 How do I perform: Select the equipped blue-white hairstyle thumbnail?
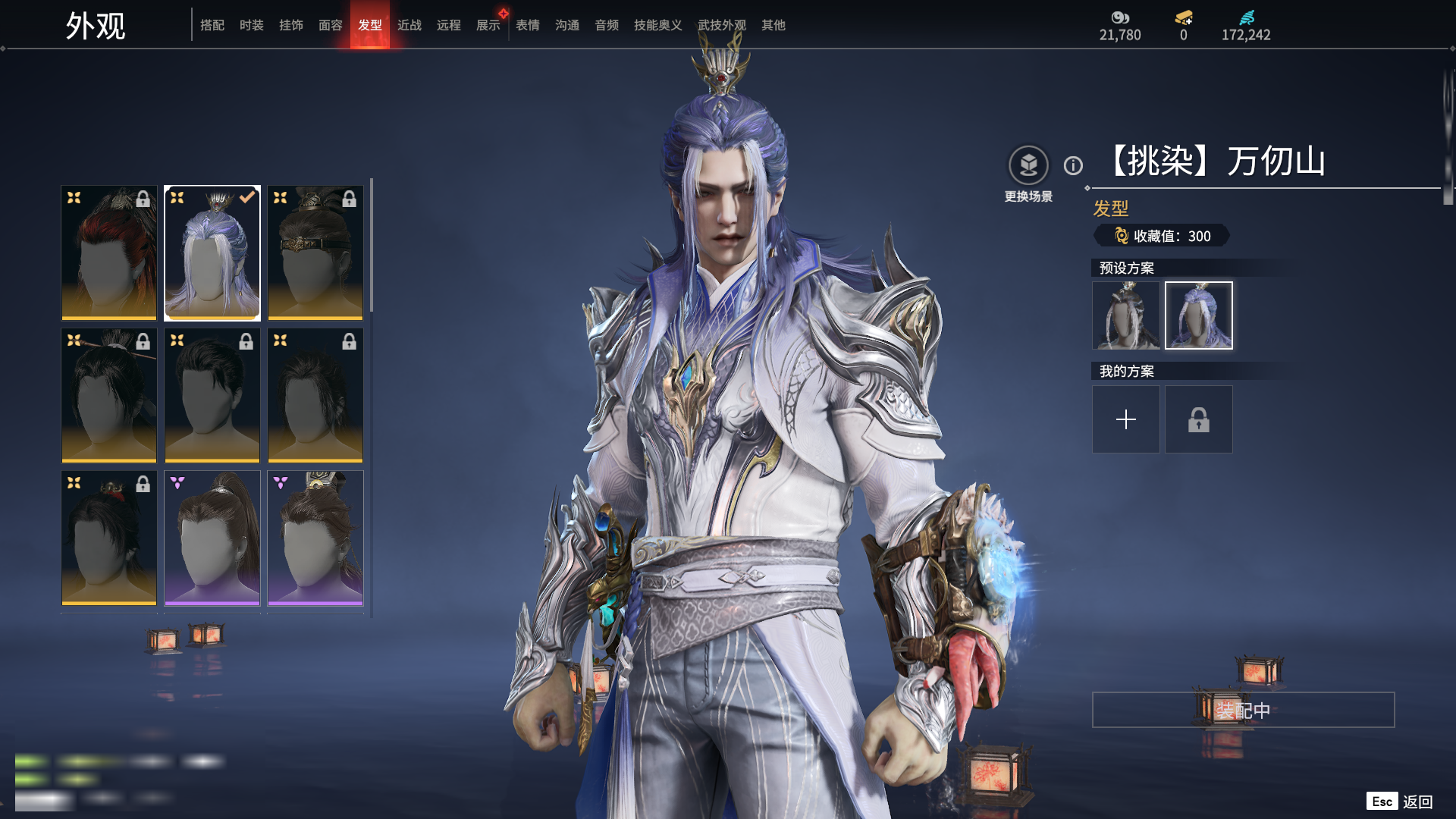[x=212, y=253]
